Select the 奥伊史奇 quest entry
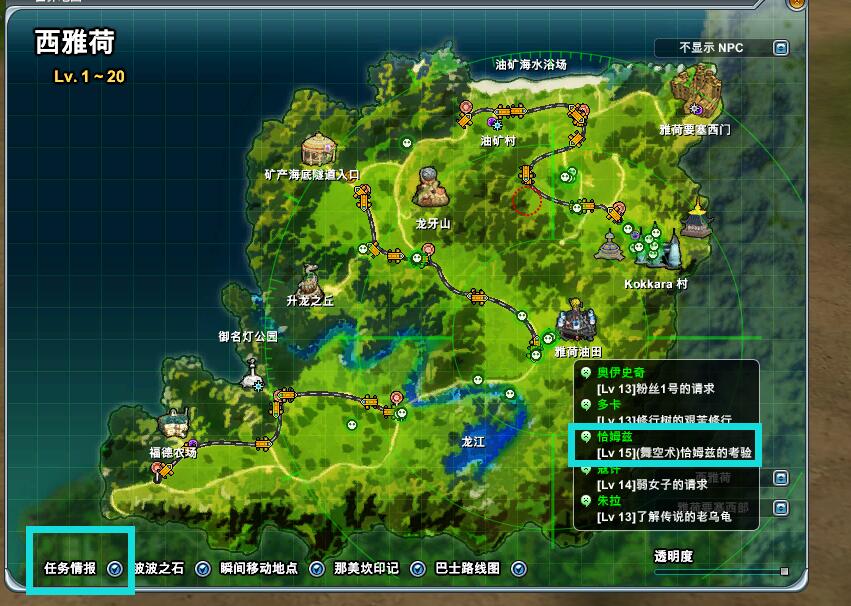 (620, 373)
